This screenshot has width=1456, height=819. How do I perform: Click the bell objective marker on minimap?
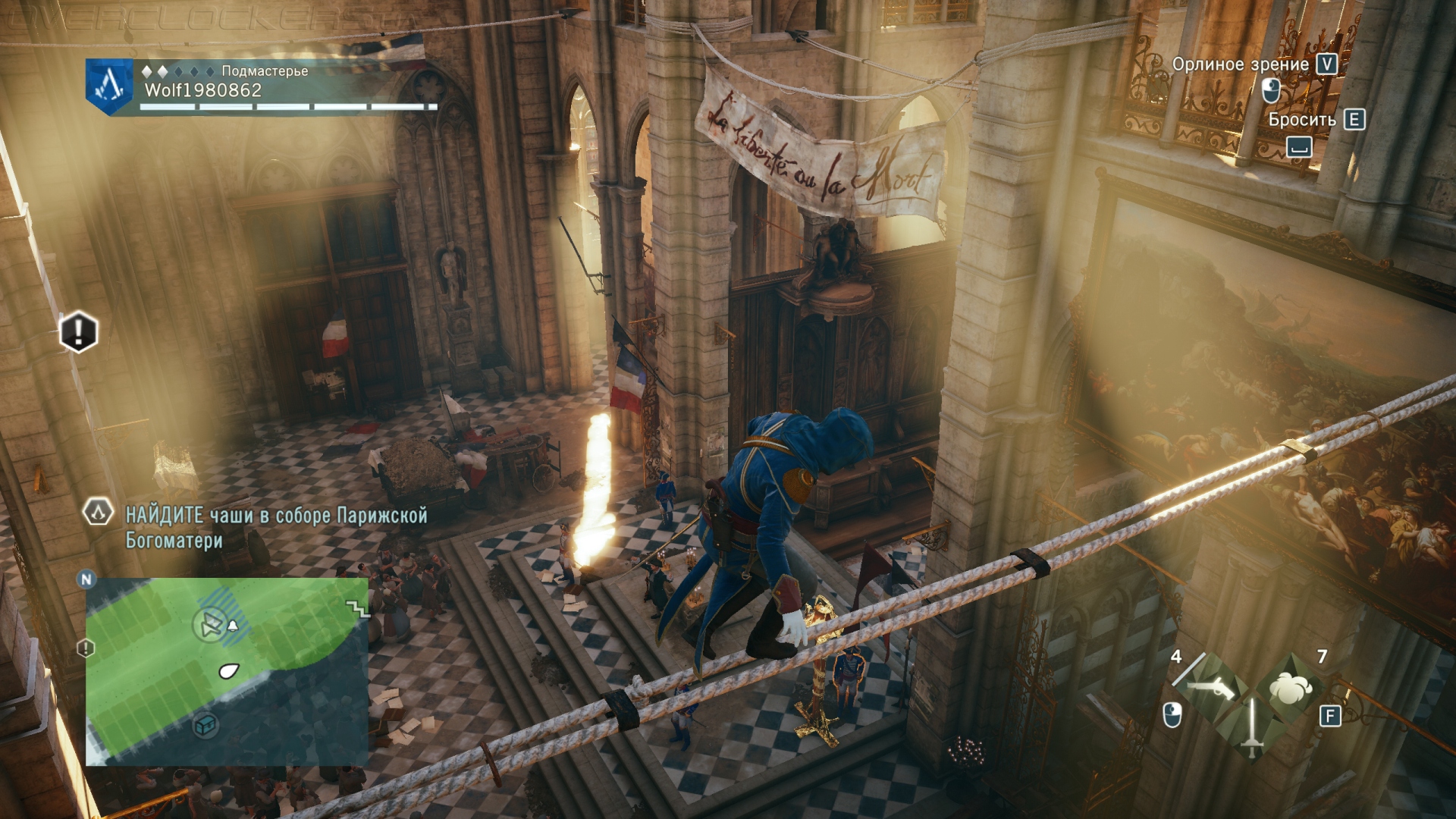click(233, 625)
